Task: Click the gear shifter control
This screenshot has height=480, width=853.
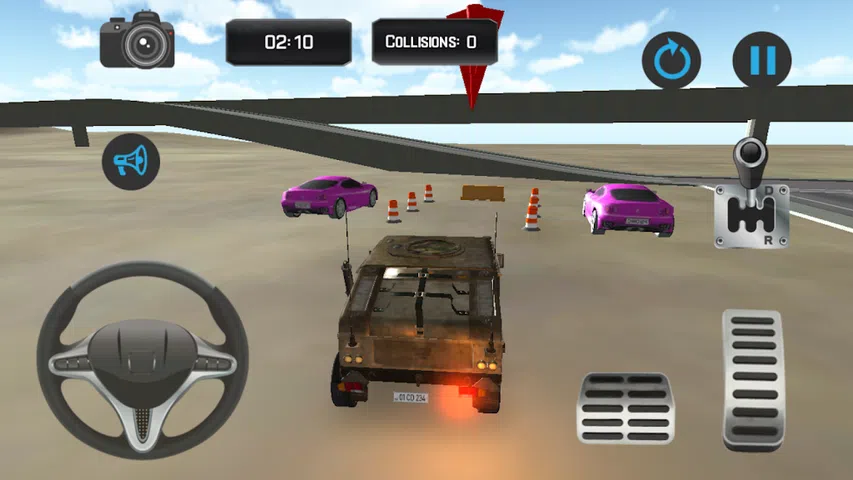Action: click(751, 196)
